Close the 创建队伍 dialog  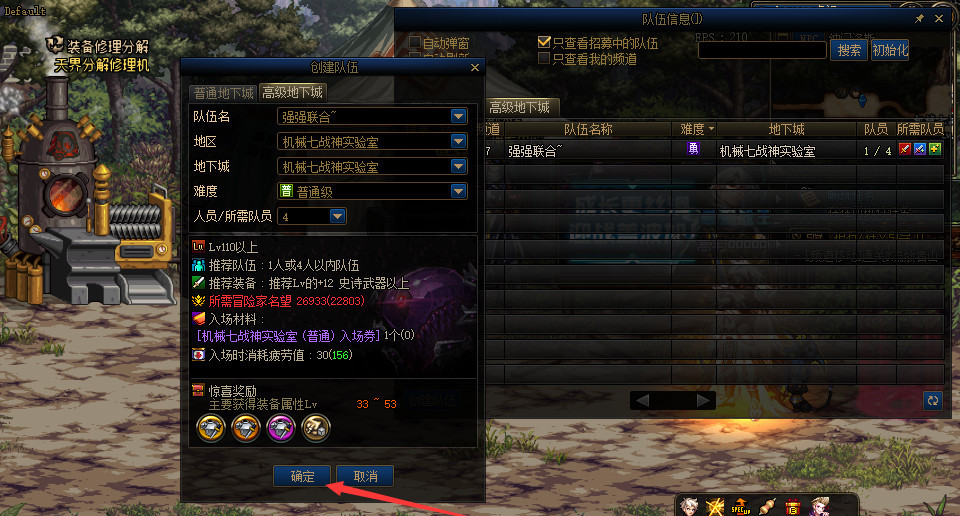(x=475, y=68)
